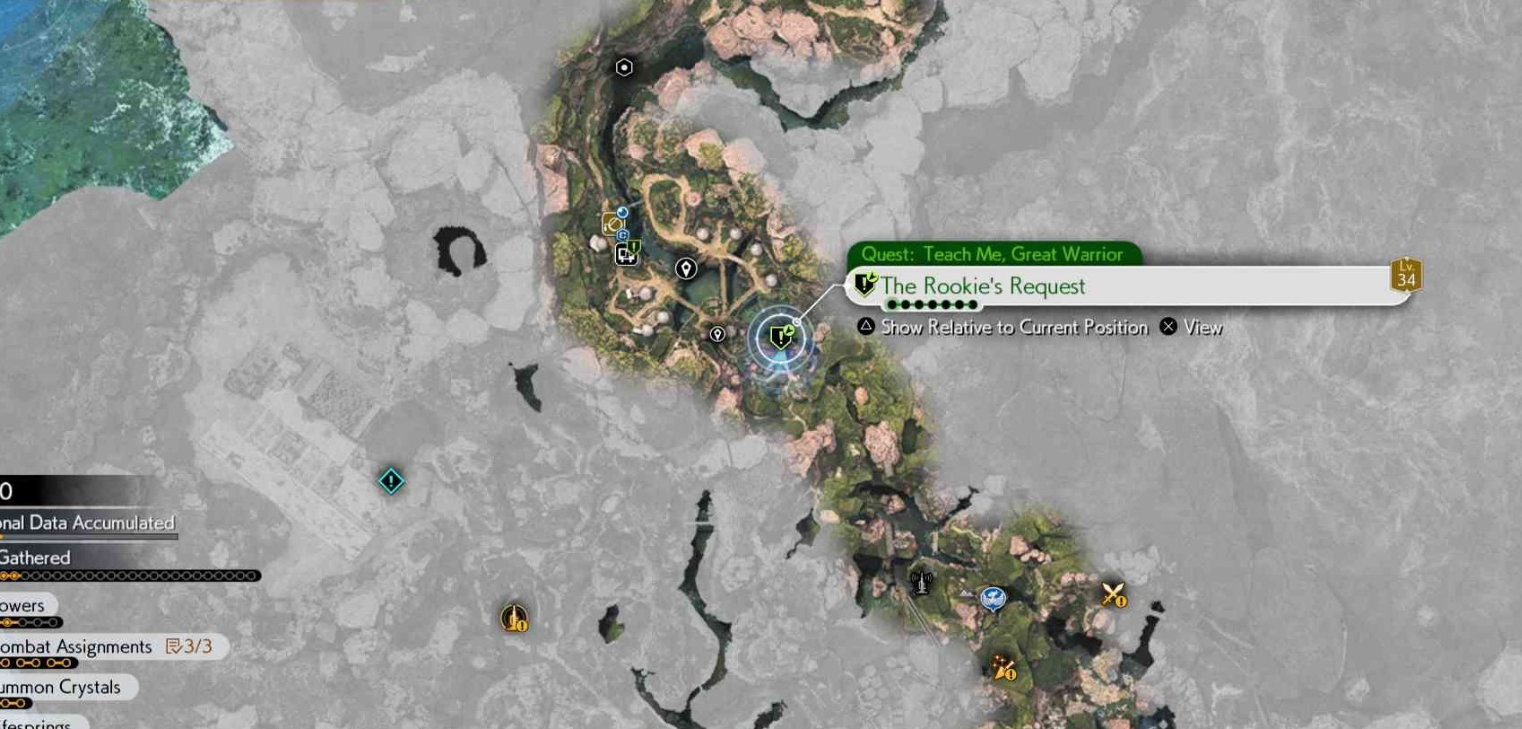Select the small location pin marker
This screenshot has height=729, width=1522.
[x=717, y=334]
